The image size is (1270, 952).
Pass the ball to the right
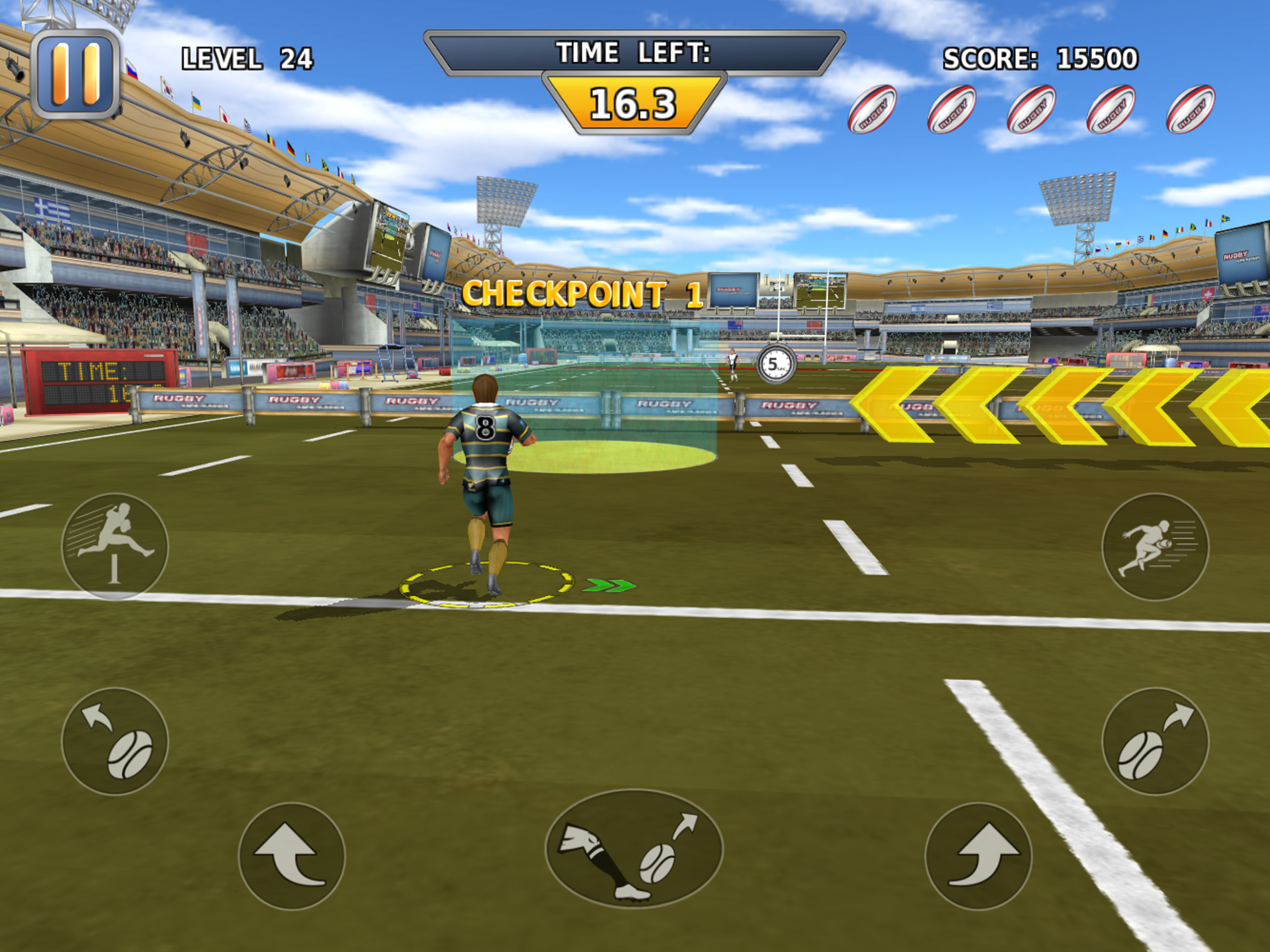click(x=1155, y=740)
